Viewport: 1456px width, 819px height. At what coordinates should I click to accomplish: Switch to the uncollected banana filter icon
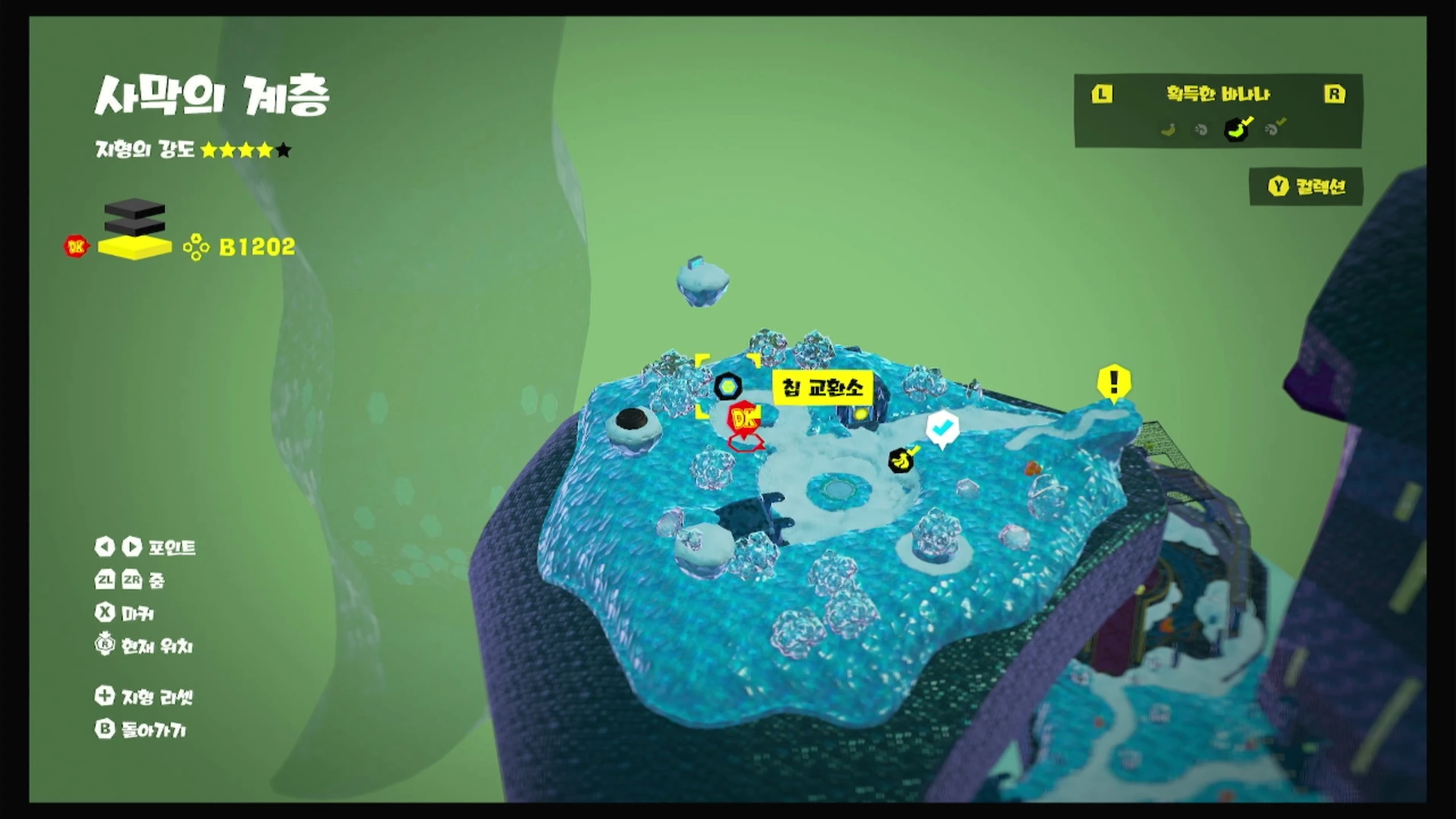pyautogui.click(x=1168, y=130)
